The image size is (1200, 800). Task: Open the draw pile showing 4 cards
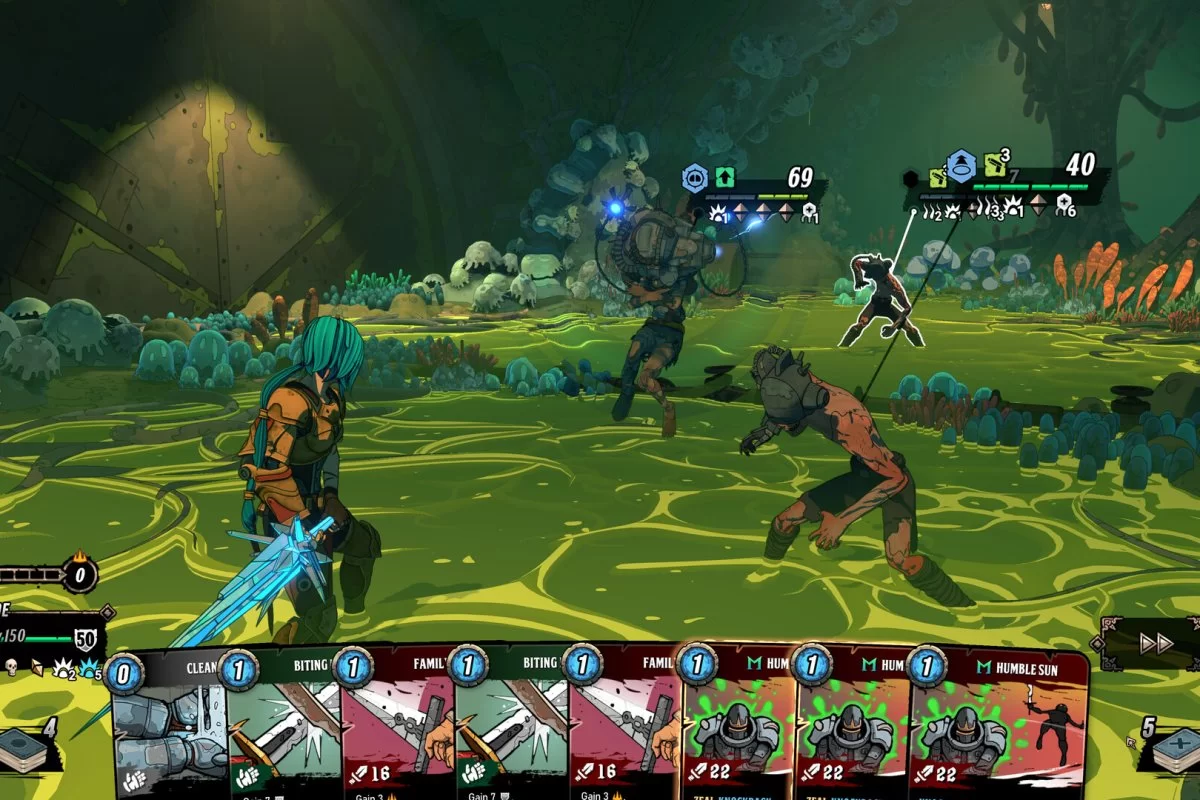[x=27, y=749]
